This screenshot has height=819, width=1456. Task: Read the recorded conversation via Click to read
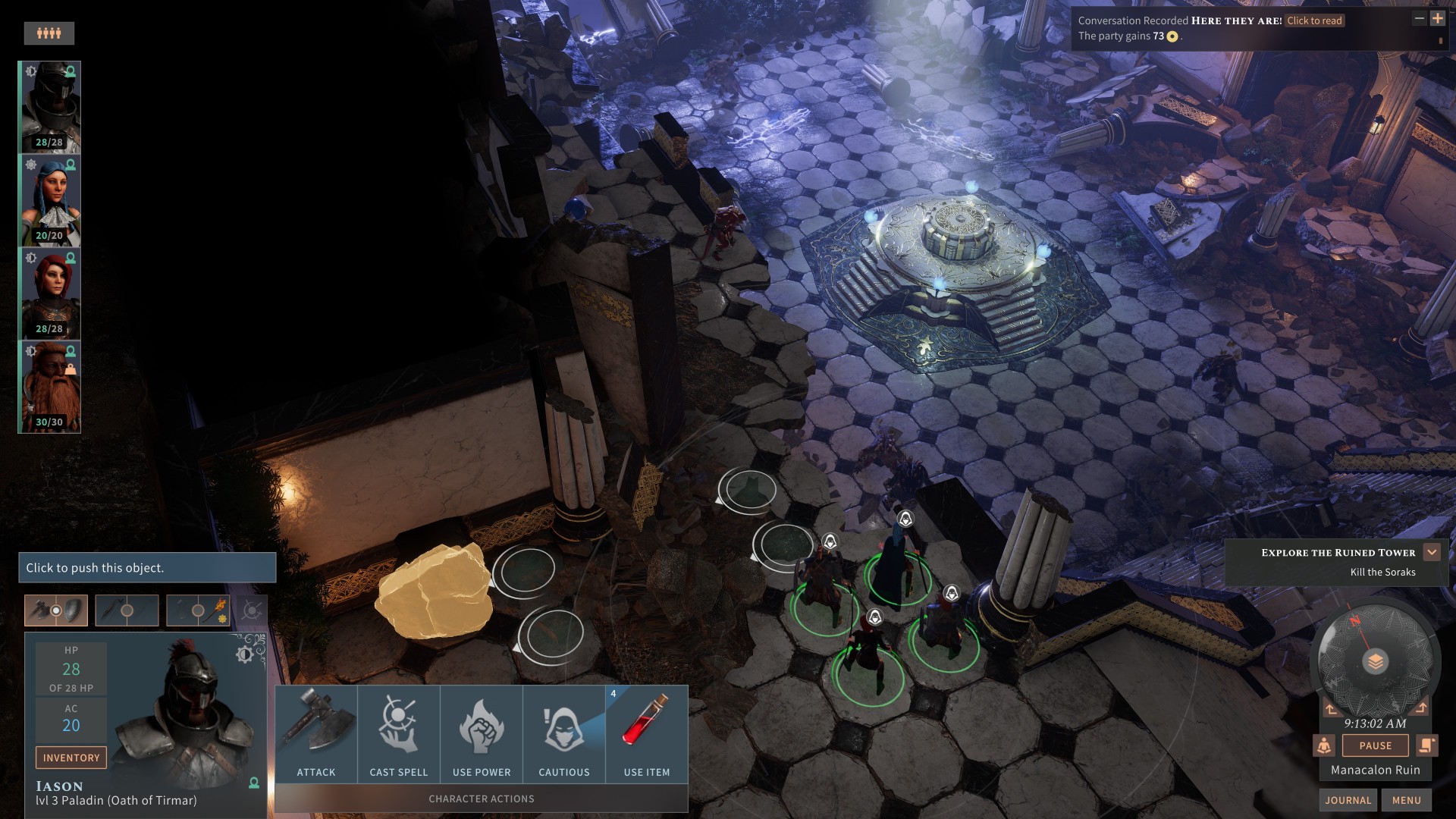1314,20
